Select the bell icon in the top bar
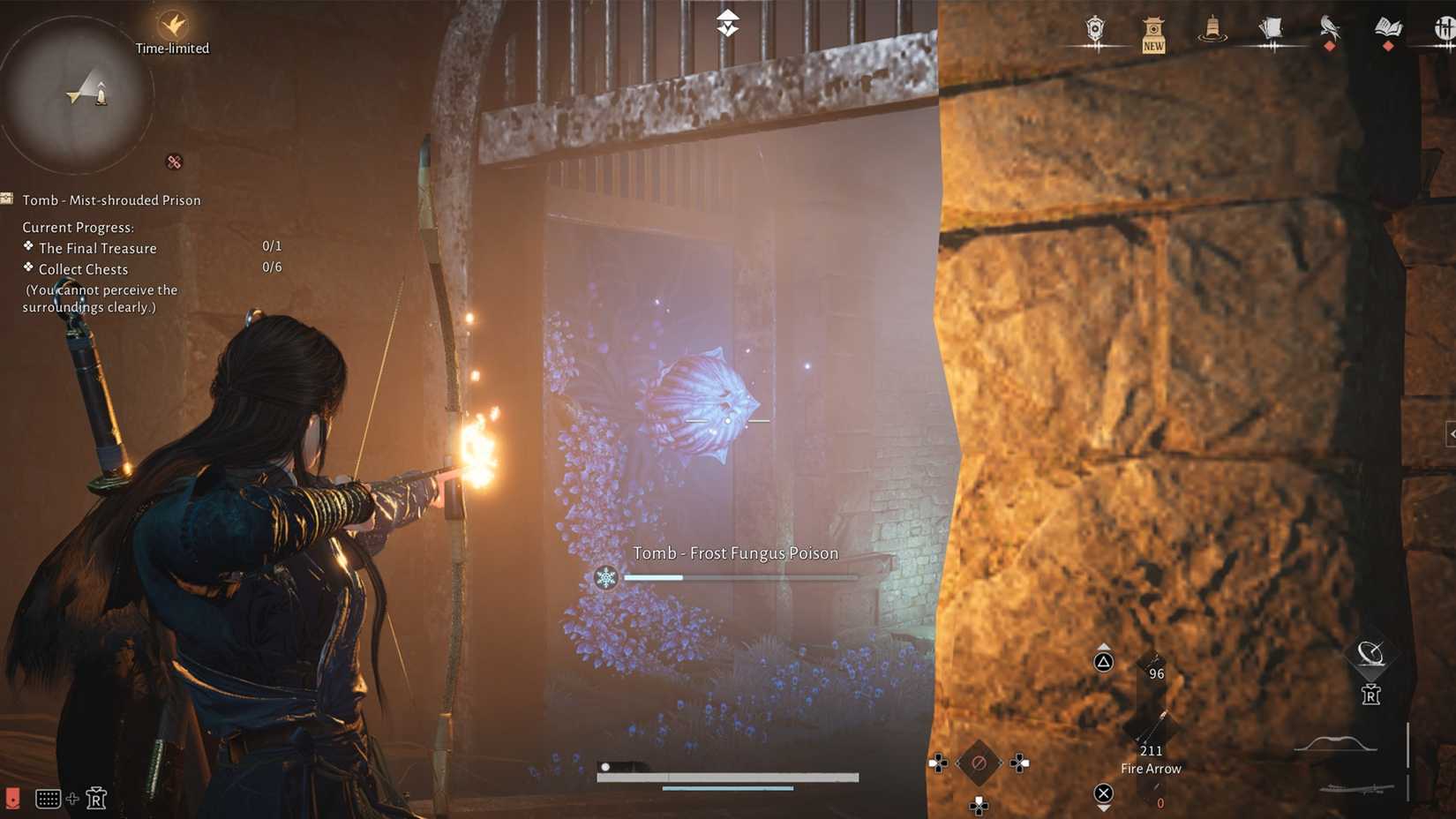The height and width of the screenshot is (819, 1456). pos(1212,26)
